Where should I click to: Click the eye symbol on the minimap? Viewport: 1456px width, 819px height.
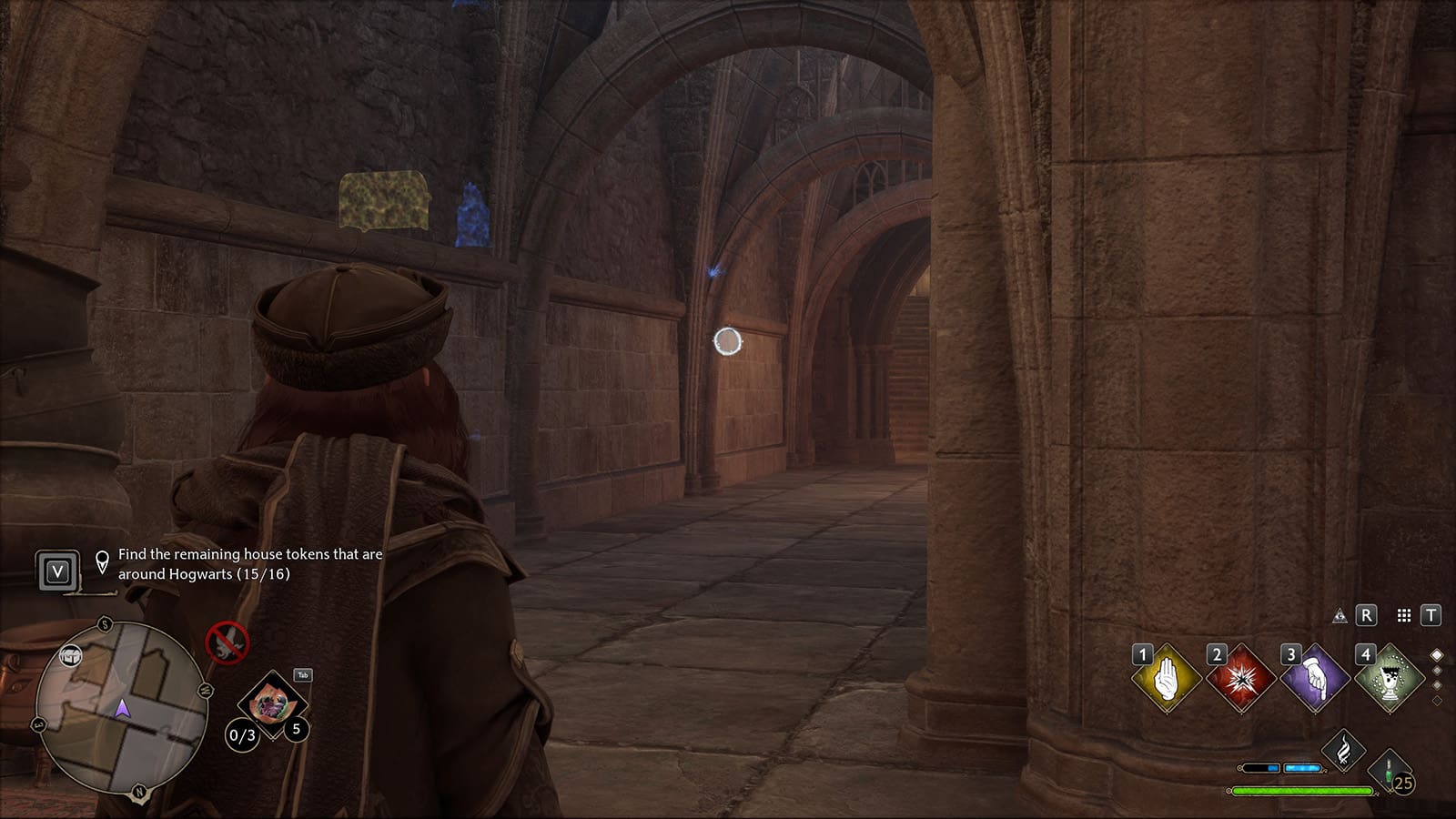point(71,655)
